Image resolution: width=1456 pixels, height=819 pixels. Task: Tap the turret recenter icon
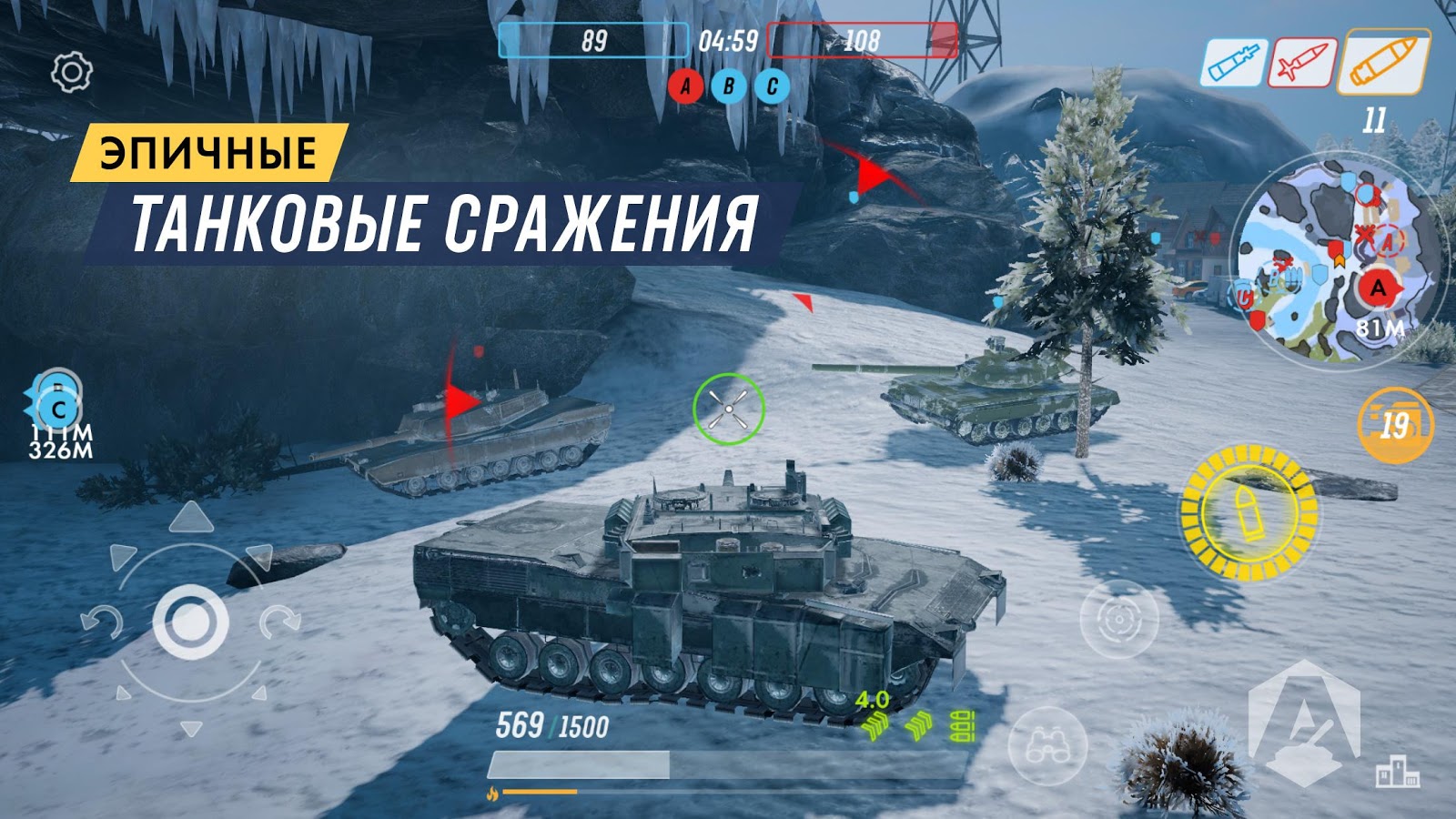tap(1117, 619)
